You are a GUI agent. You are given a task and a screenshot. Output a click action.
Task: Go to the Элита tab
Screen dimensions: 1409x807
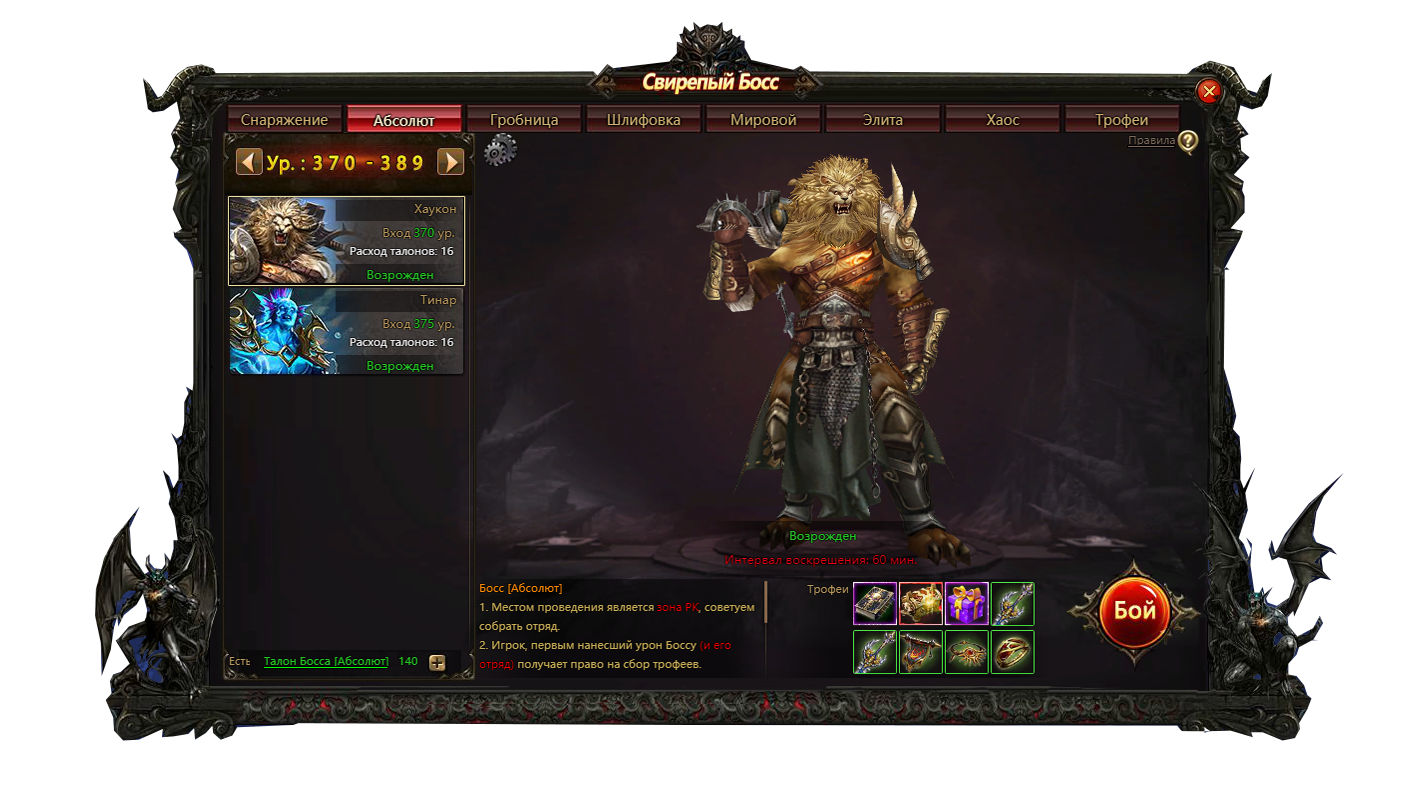coord(883,120)
